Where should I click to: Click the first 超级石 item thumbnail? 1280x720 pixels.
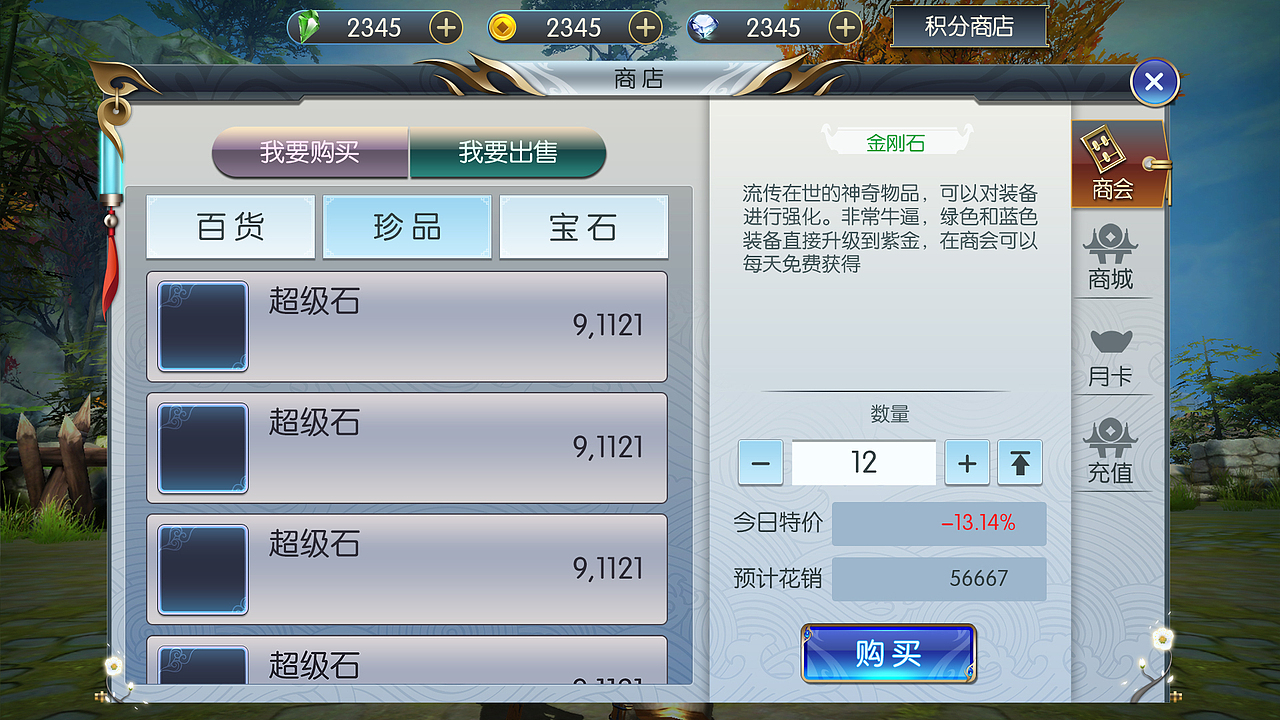pyautogui.click(x=202, y=326)
